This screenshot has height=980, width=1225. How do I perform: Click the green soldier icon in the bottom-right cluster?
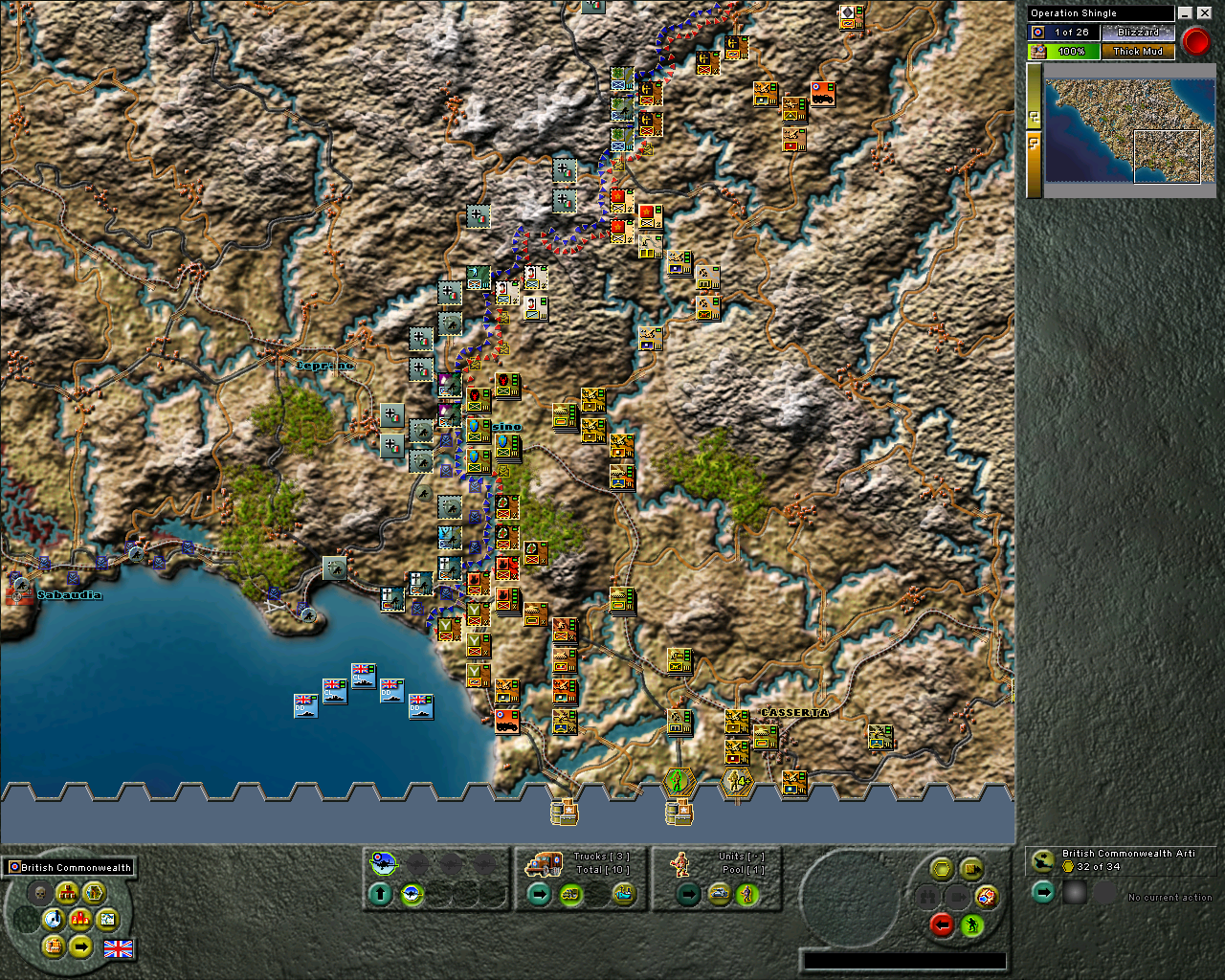(972, 925)
